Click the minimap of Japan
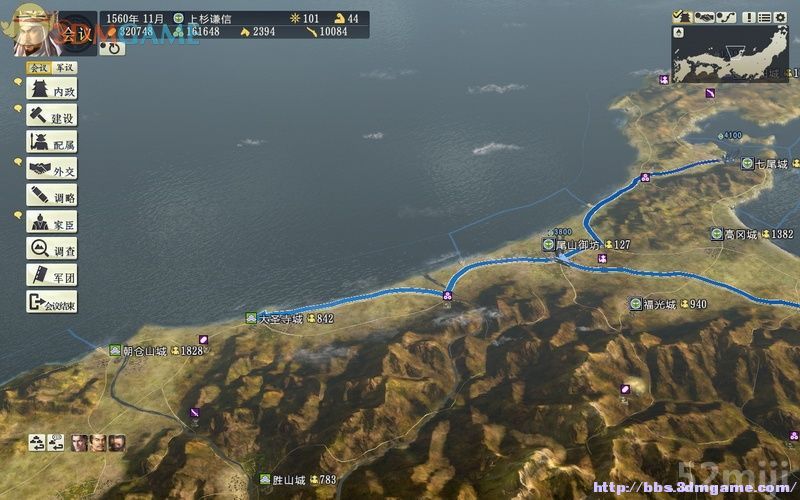The image size is (800, 500). pos(729,54)
